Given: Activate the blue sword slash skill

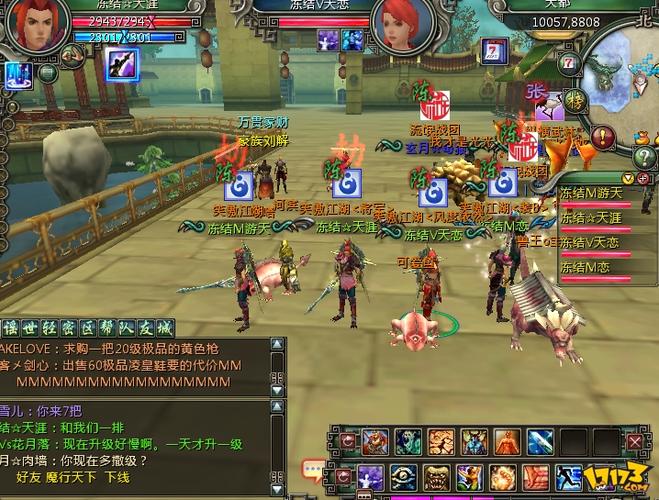Looking at the screenshot, I should [540, 441].
